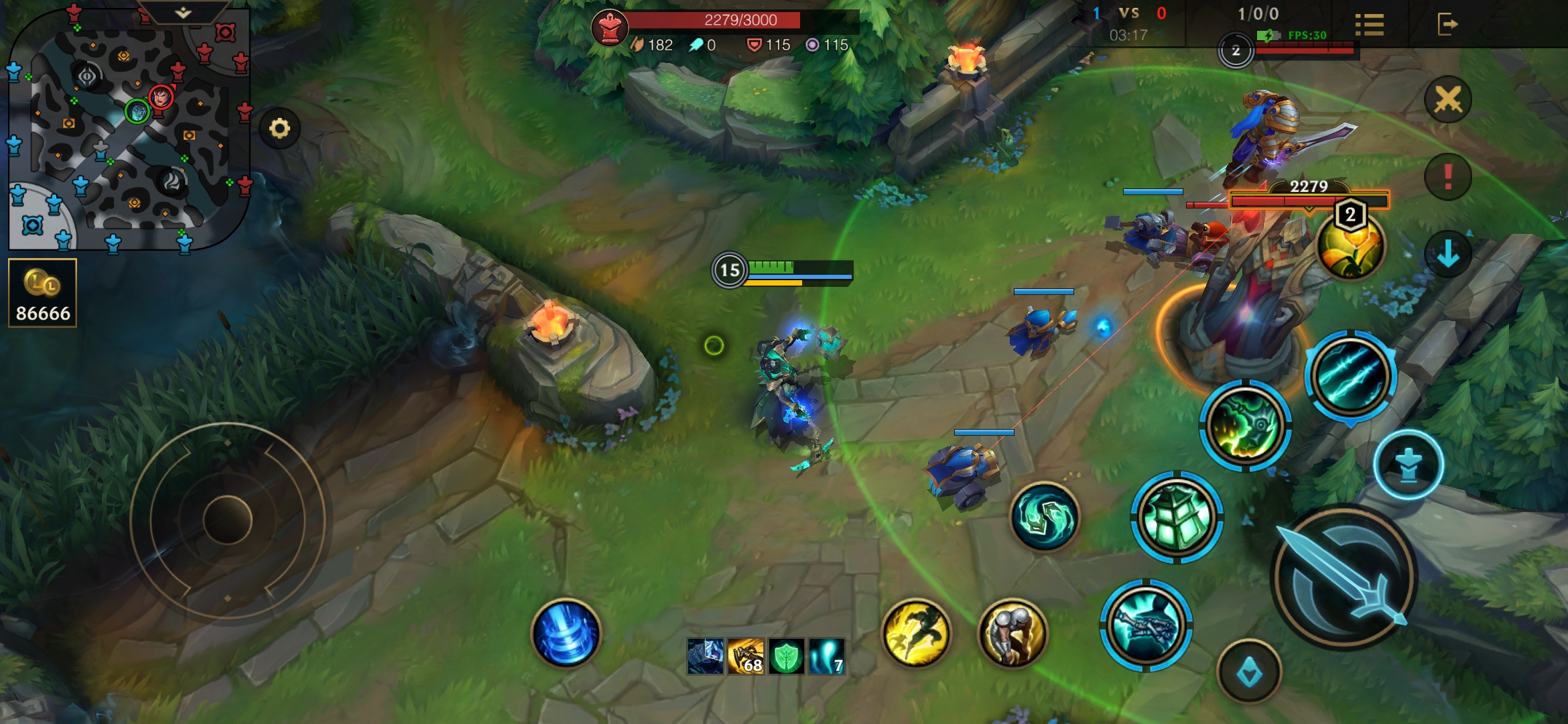Cast Thresh's Death Sentence hook ability
Viewport: 1568px width, 724px height.
click(x=1146, y=625)
